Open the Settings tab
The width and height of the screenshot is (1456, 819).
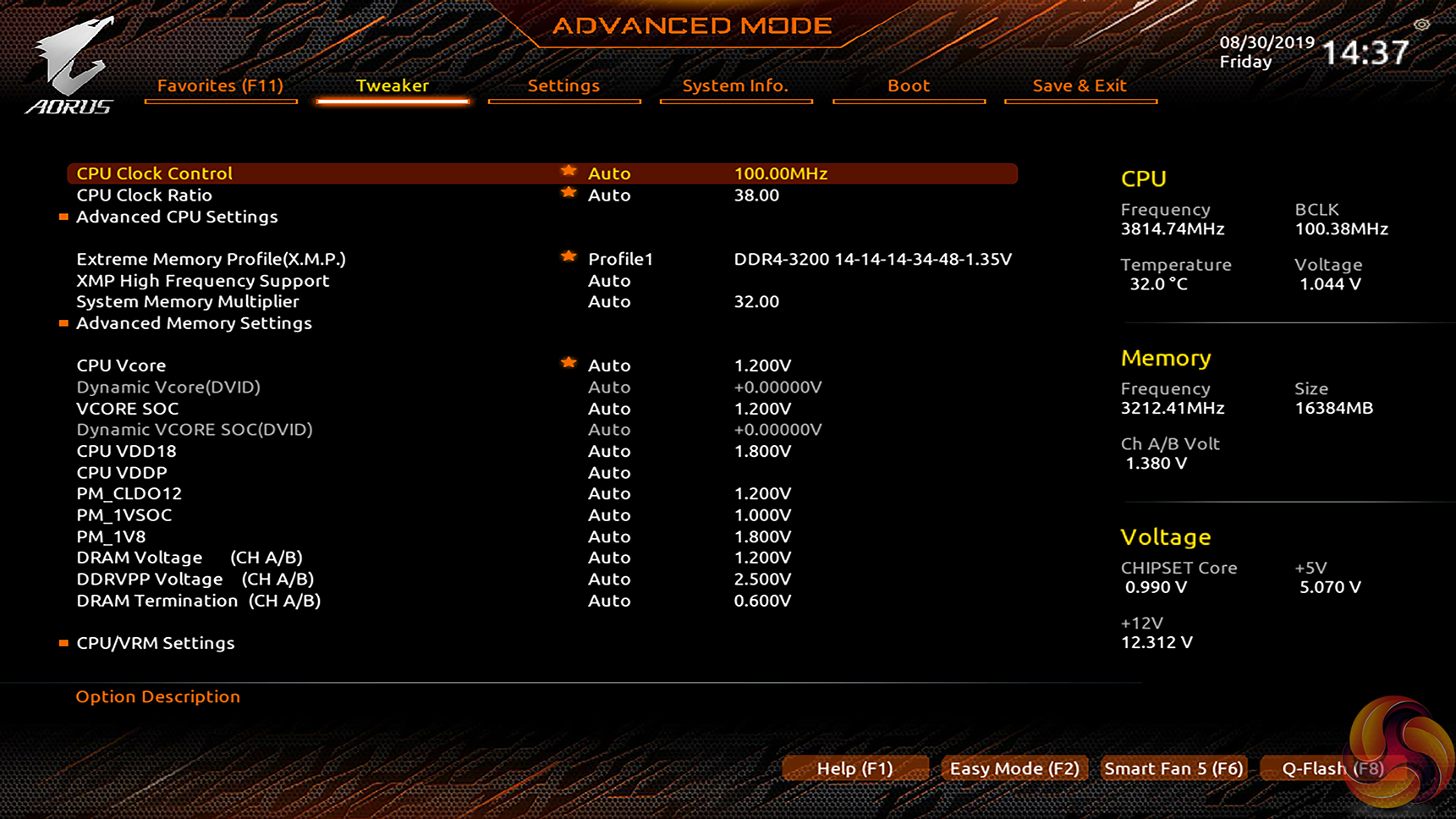coord(563,85)
